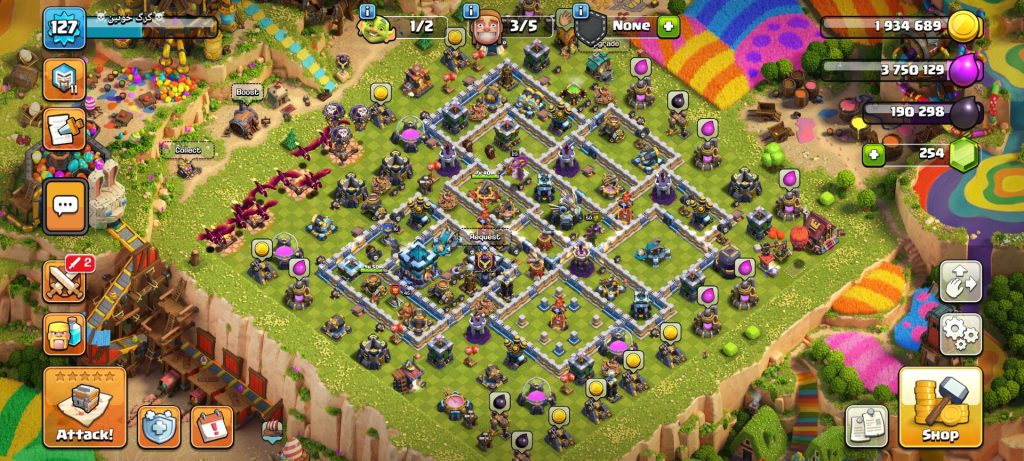
Task: Add a shield with the green plus
Action: [668, 26]
